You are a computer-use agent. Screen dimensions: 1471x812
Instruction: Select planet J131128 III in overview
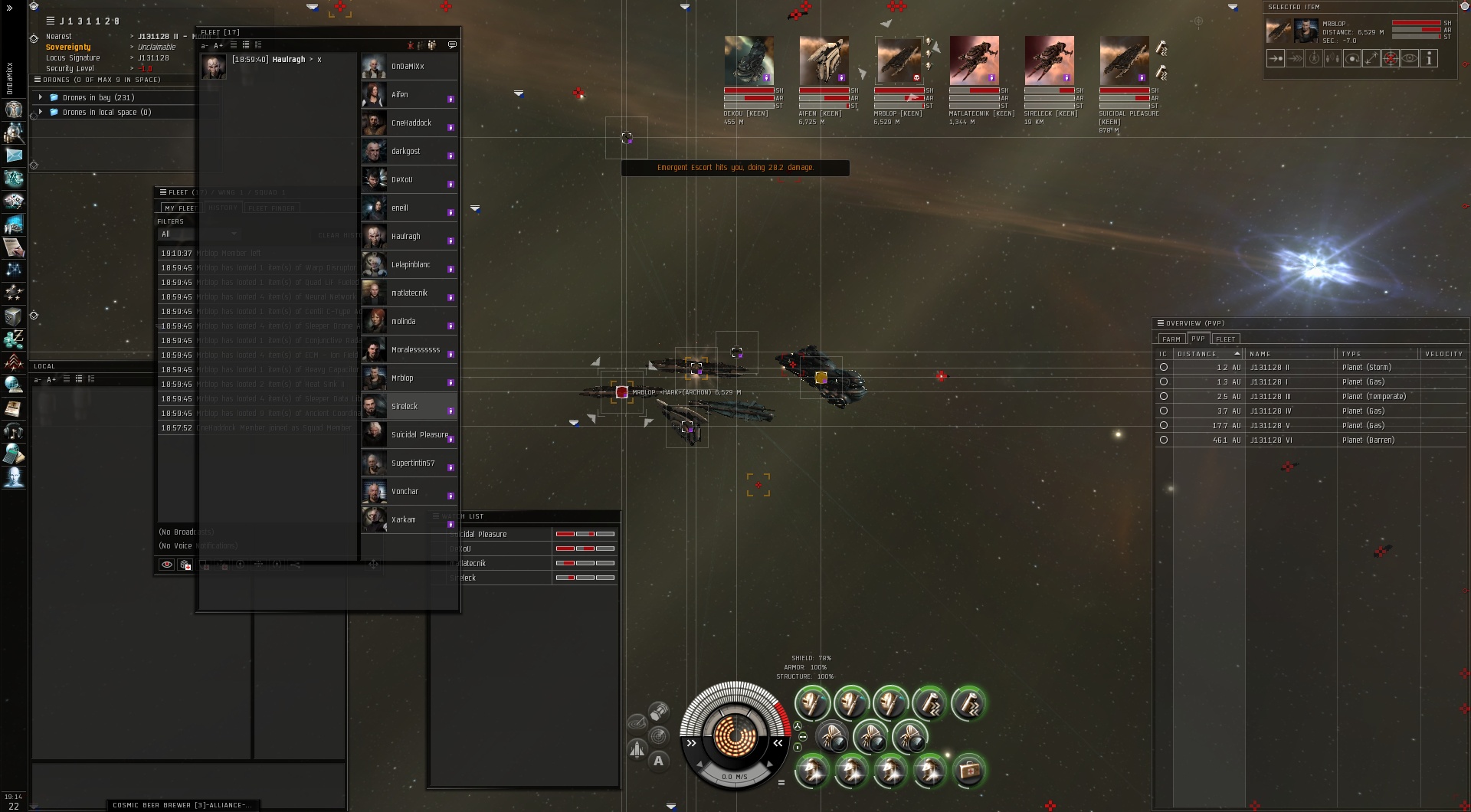1270,397
